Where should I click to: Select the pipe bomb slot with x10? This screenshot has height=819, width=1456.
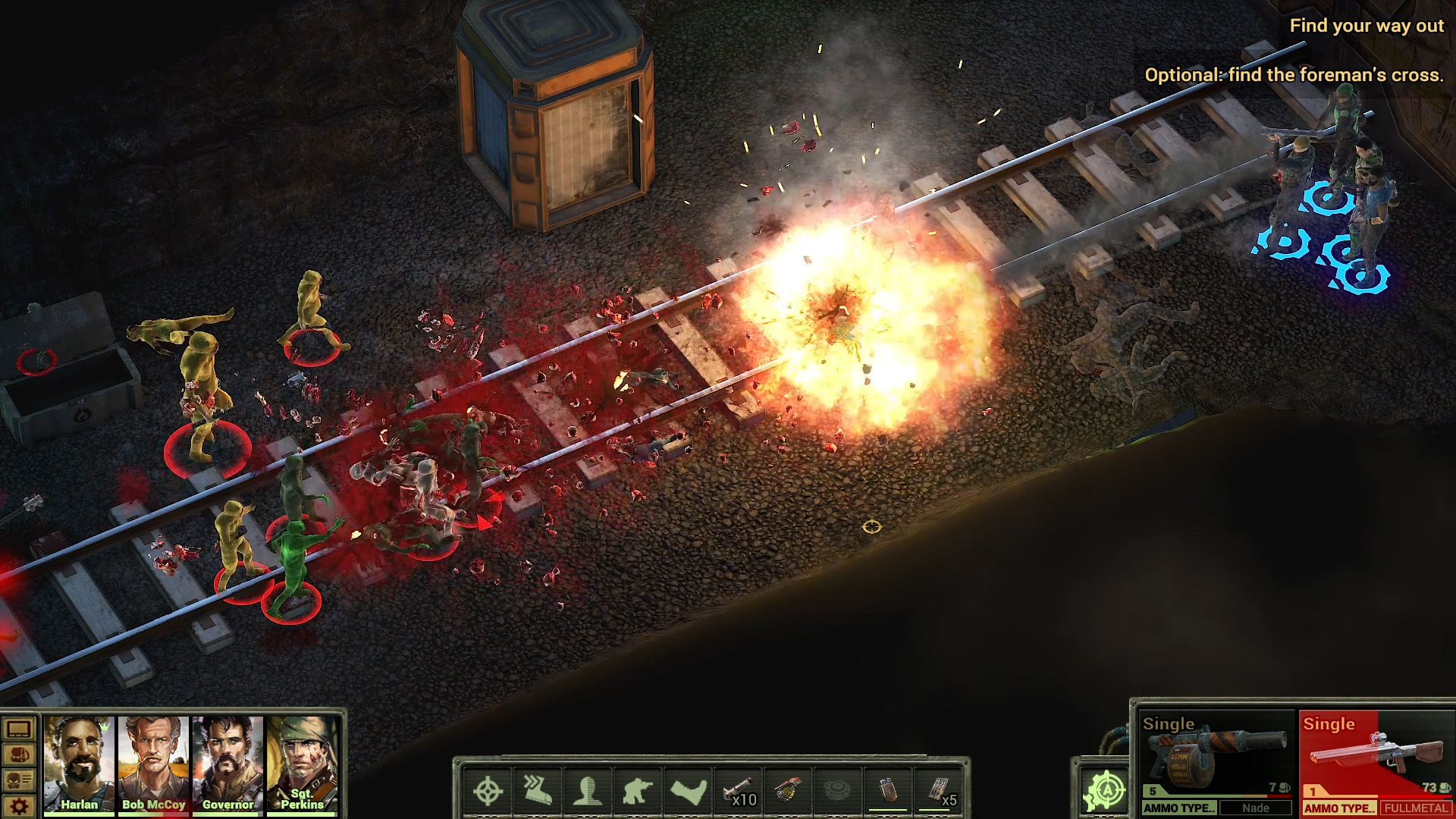739,792
